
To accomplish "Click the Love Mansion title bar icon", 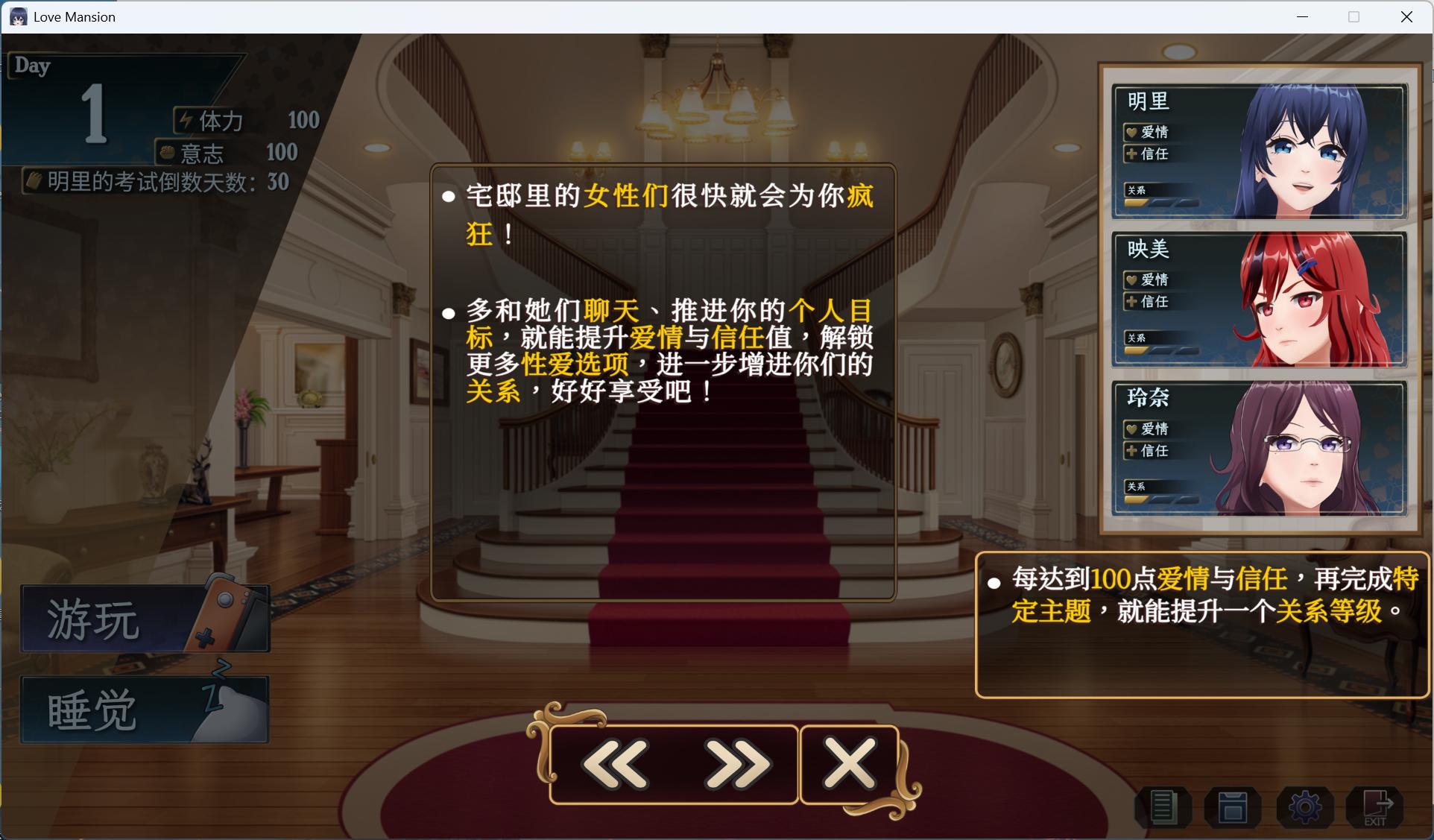I will coord(18,16).
